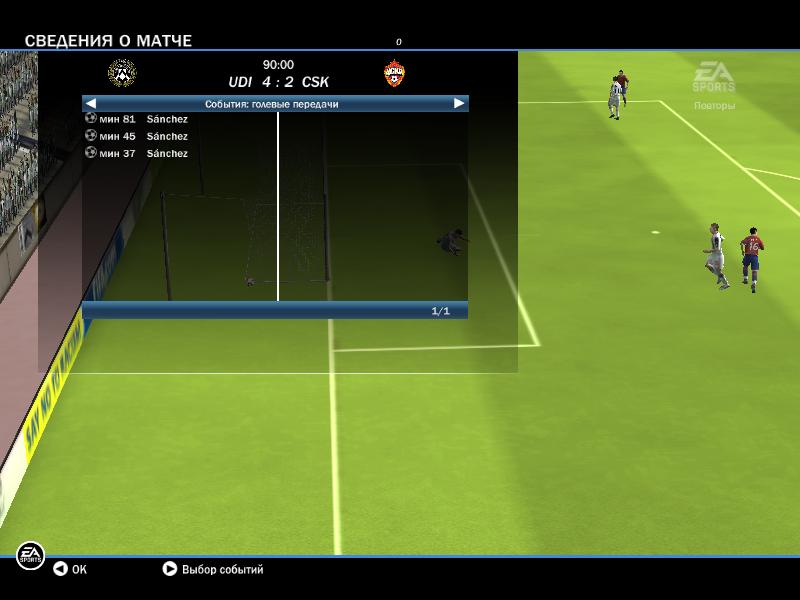
Task: Open the Выбор событий event selection option
Action: [x=213, y=569]
